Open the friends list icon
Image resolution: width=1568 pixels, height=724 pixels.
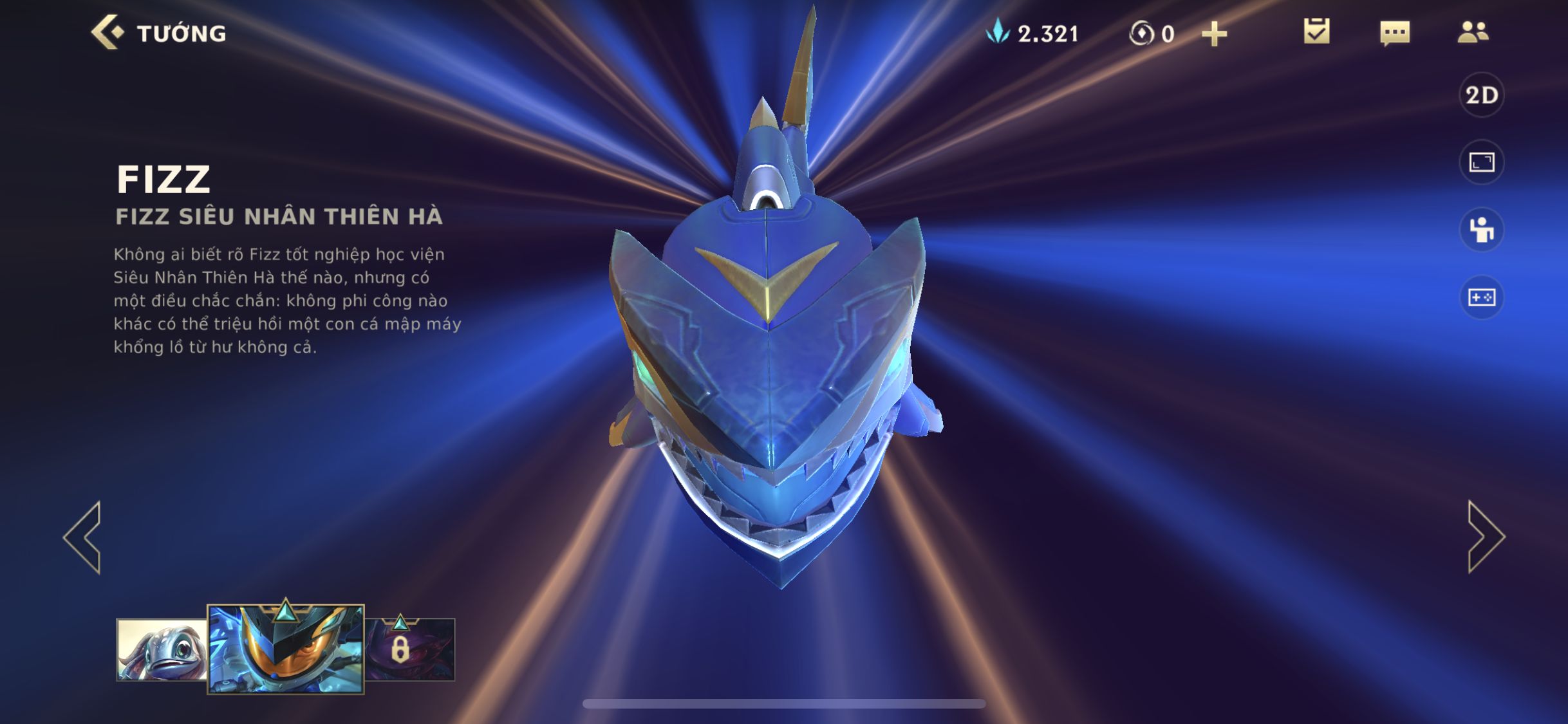point(1473,32)
